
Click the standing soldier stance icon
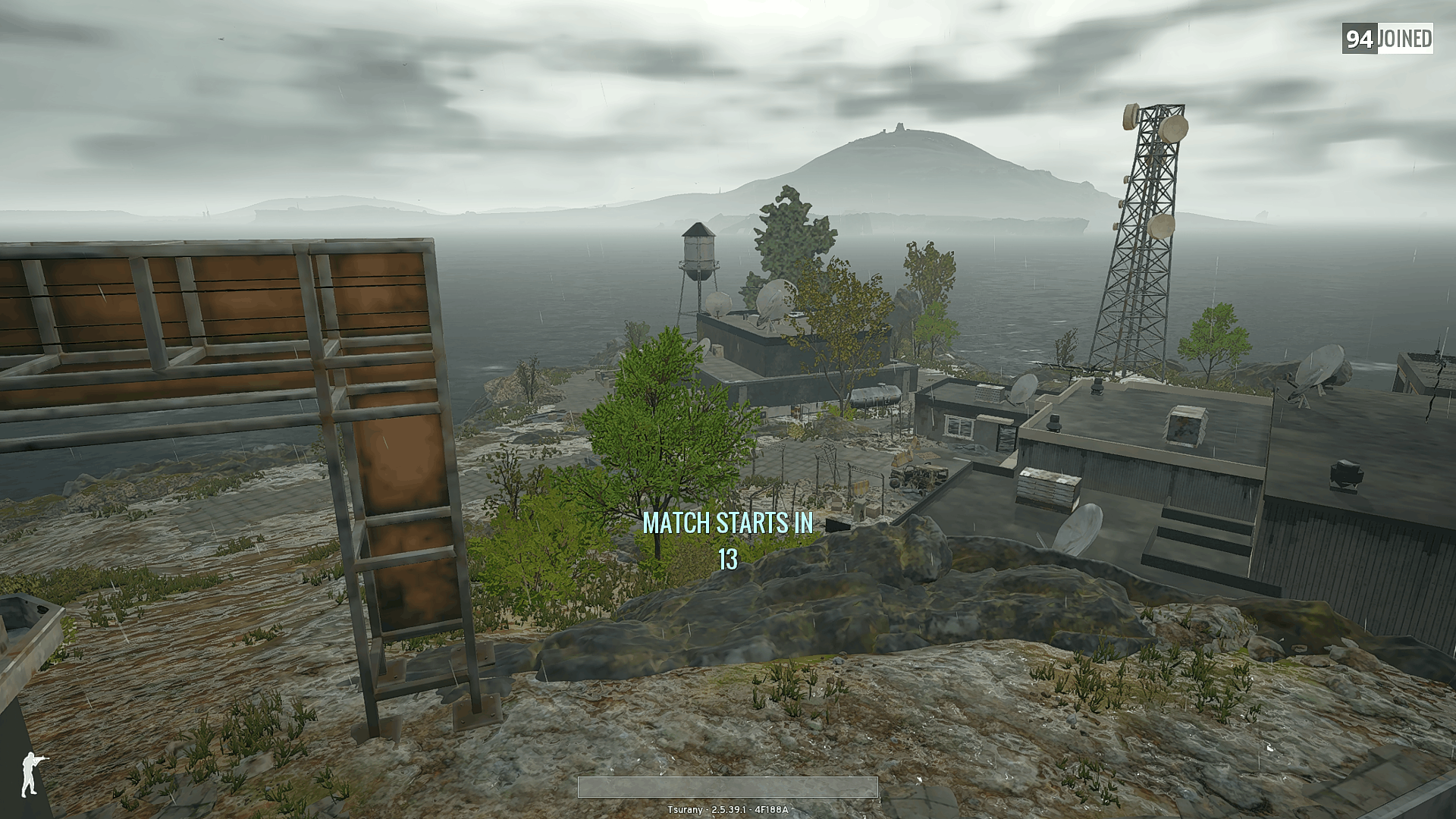pos(31,774)
